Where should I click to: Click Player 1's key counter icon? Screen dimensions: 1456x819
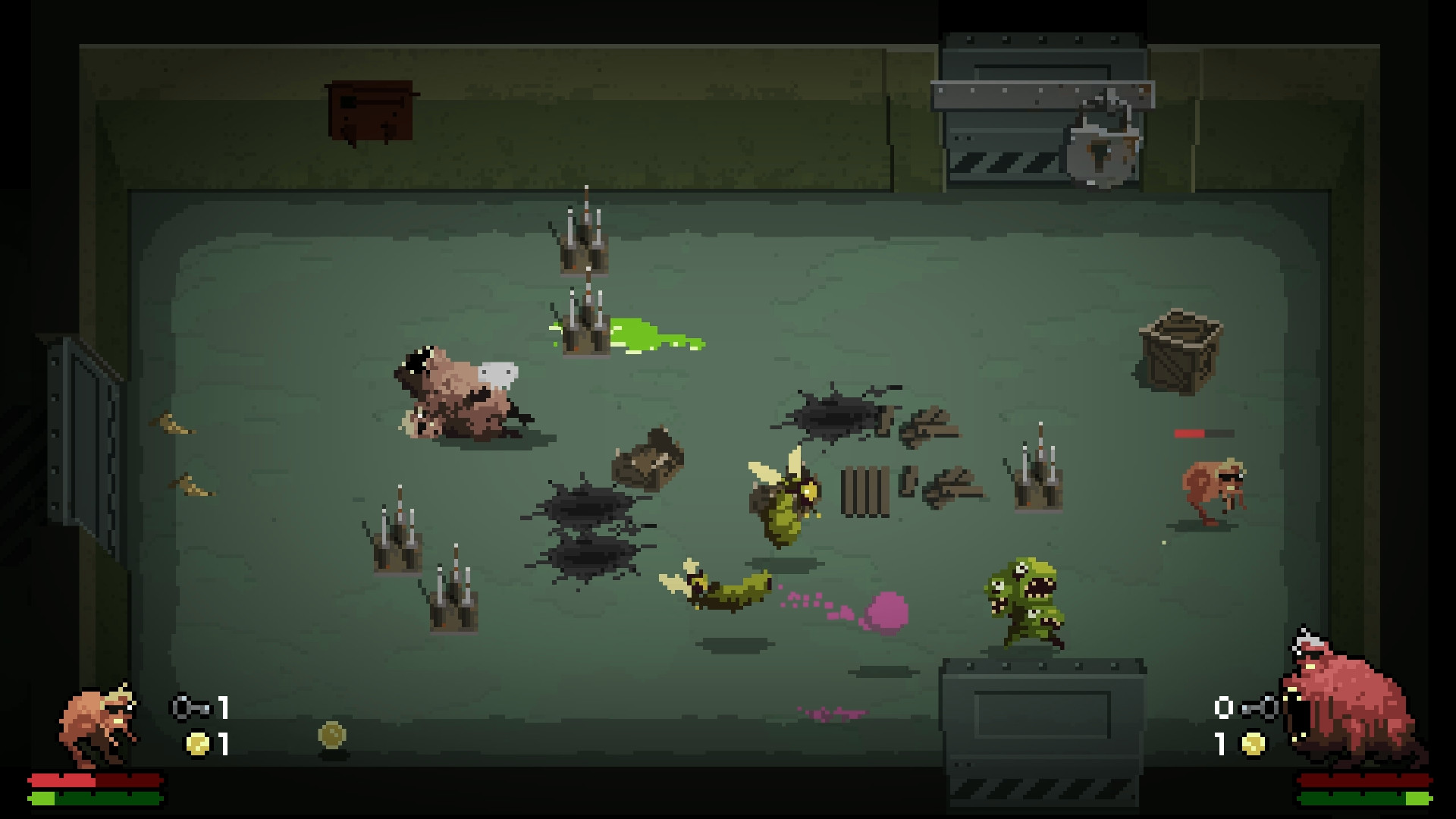190,708
